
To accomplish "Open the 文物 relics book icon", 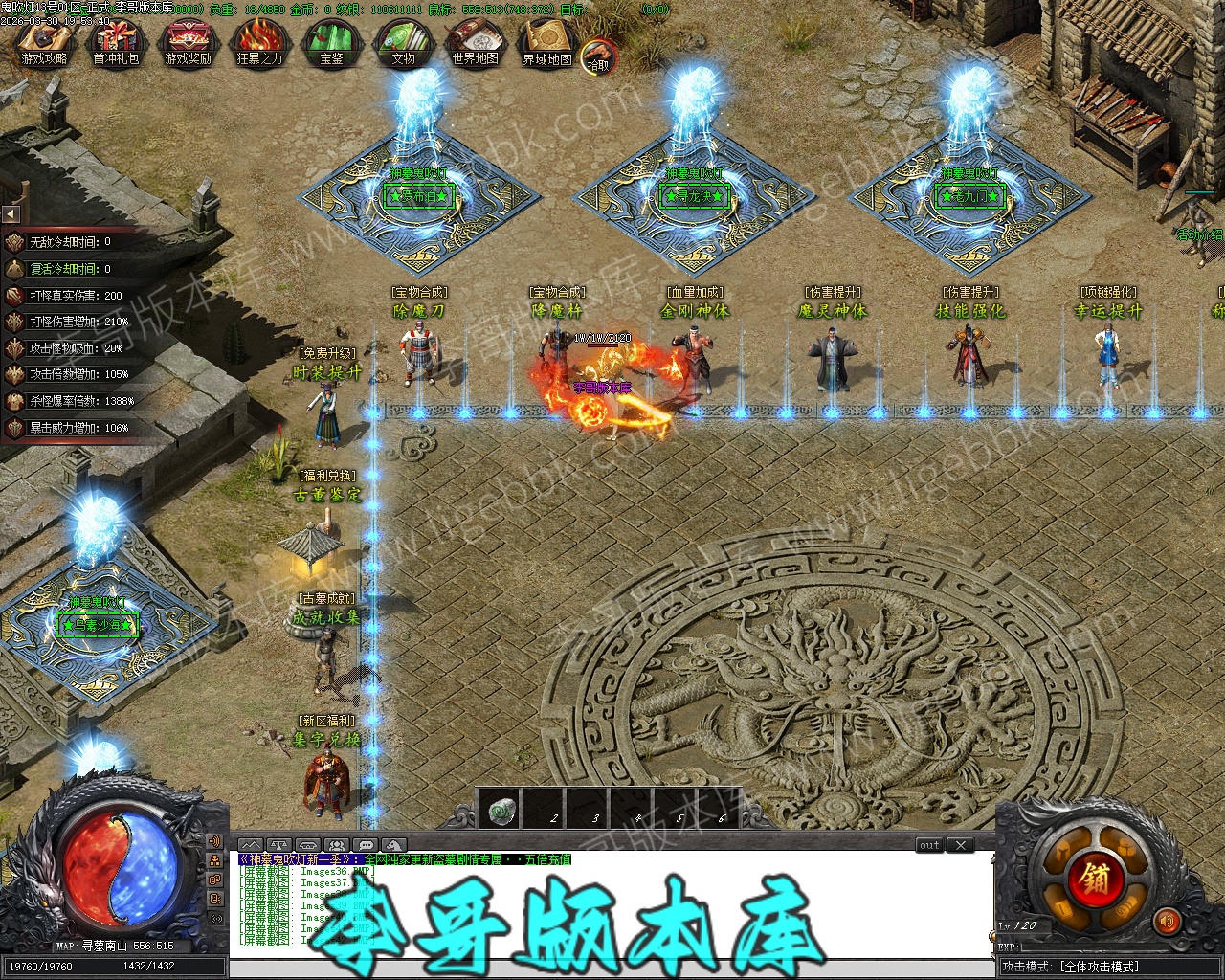I will (403, 43).
